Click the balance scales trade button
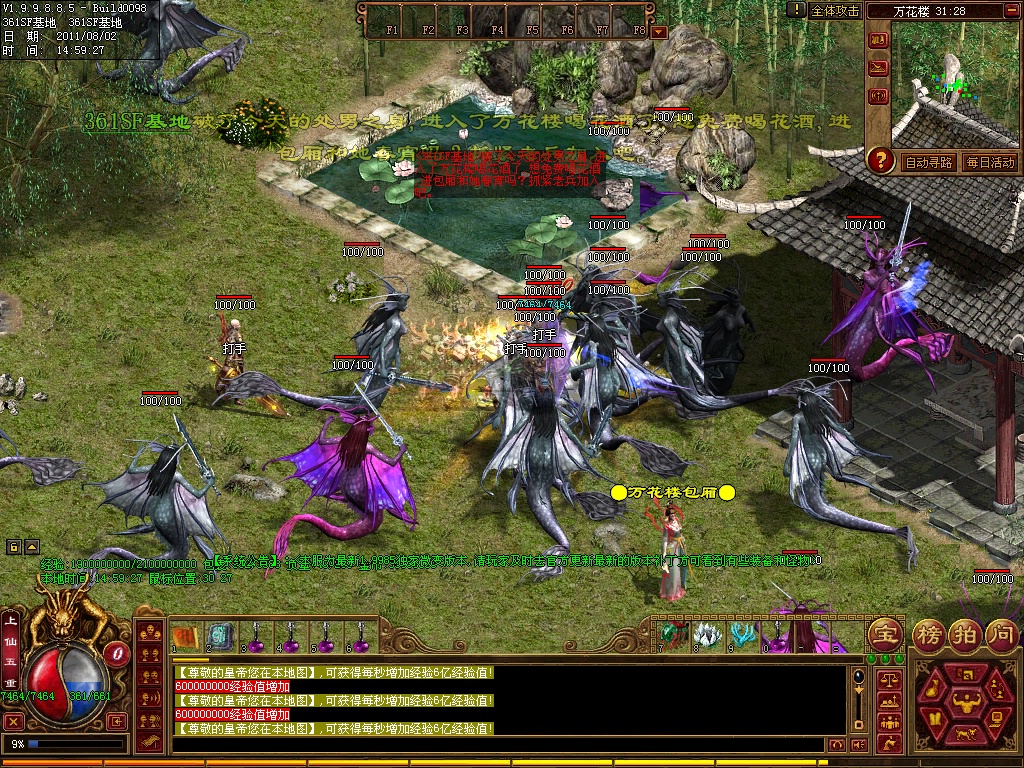 click(888, 680)
